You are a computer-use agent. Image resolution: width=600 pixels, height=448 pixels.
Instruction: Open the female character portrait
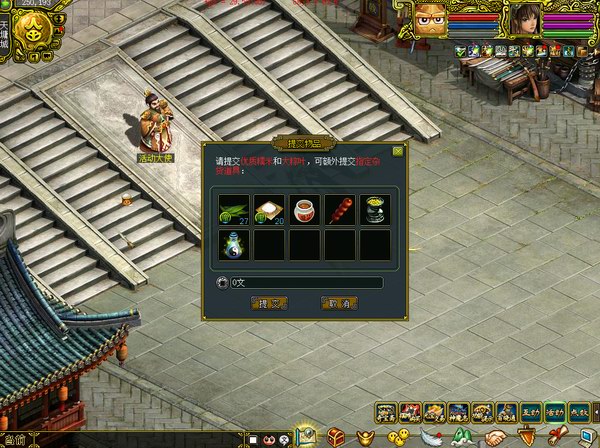coord(525,20)
